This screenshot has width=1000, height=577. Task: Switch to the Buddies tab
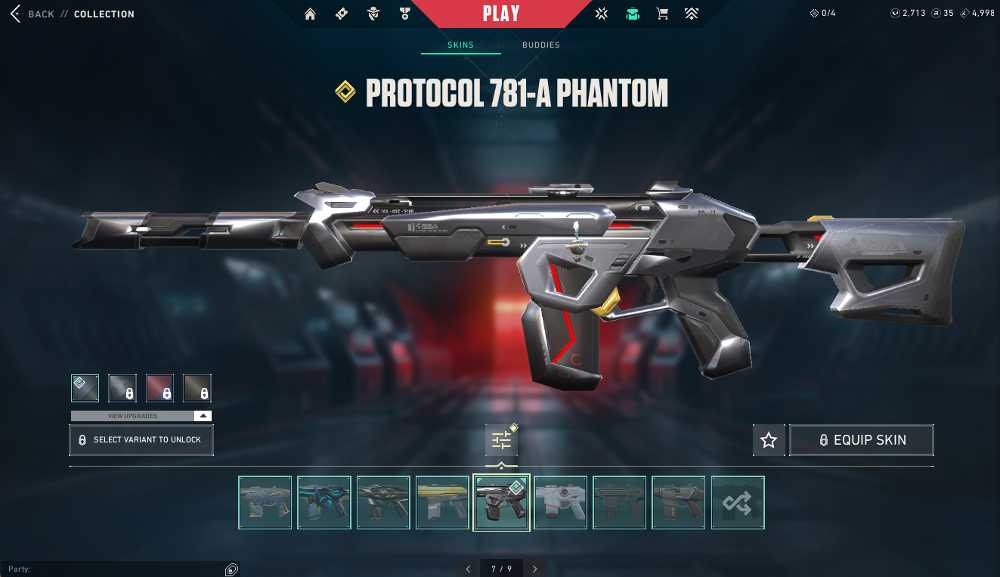point(541,45)
